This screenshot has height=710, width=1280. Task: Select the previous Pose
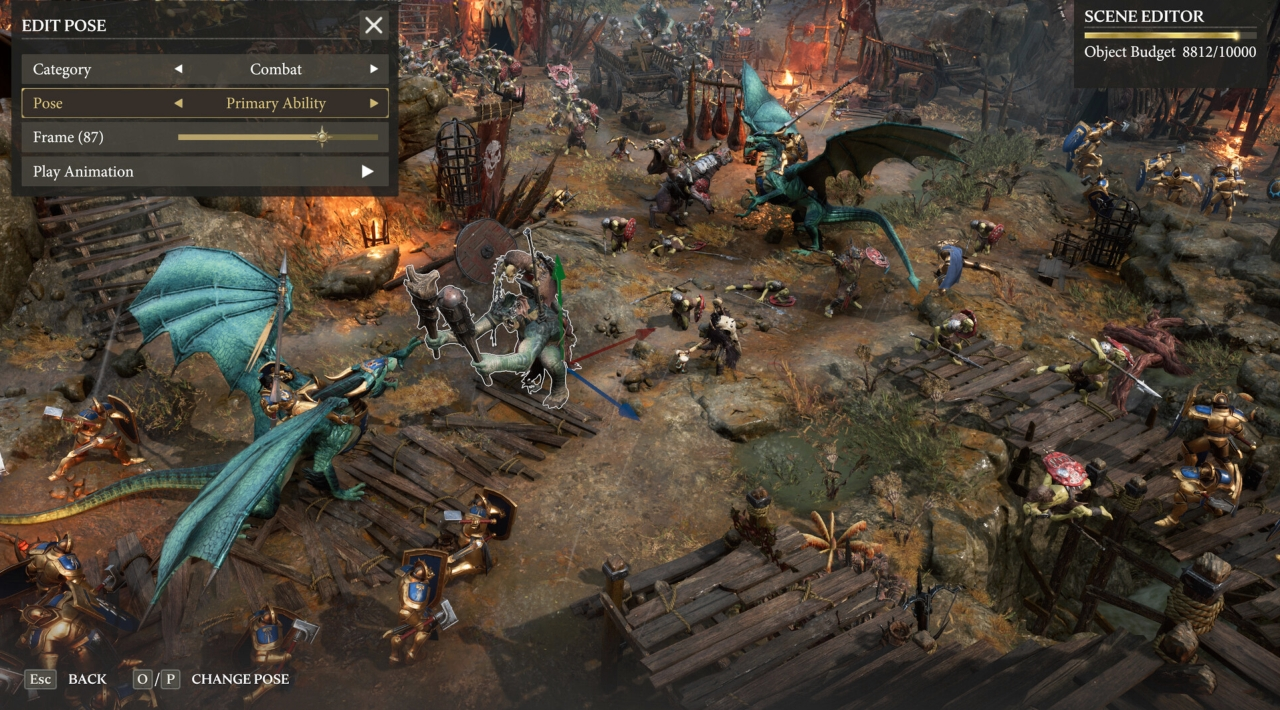click(179, 103)
